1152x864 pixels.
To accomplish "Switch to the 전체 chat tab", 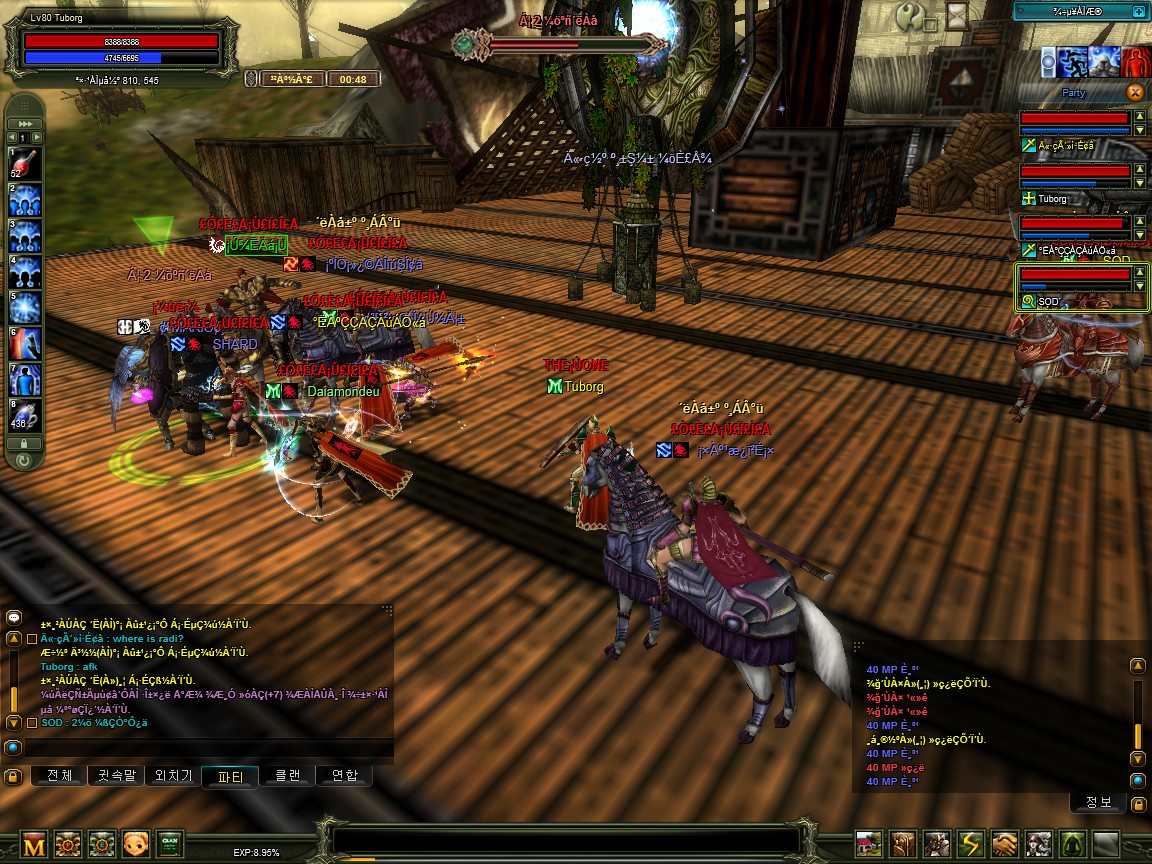I will click(59, 776).
